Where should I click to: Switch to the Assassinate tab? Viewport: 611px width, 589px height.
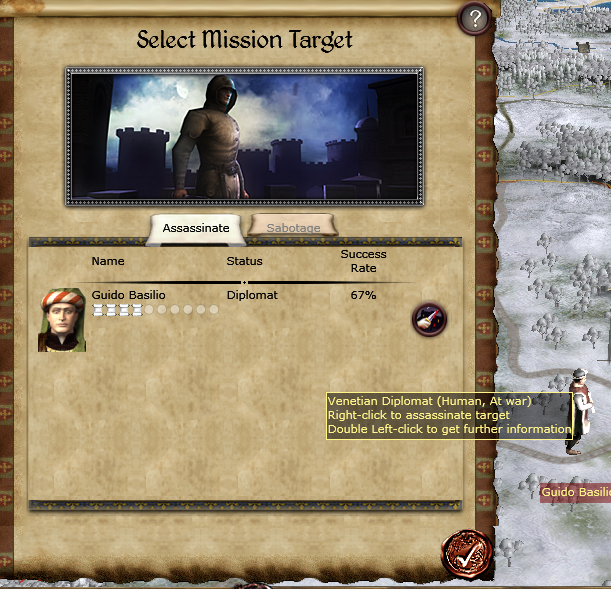coord(196,228)
